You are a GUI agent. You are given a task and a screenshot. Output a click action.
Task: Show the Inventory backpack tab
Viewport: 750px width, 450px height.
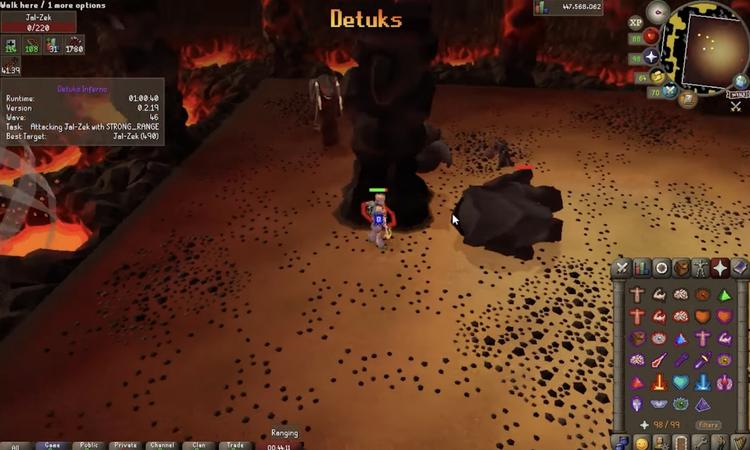click(681, 268)
